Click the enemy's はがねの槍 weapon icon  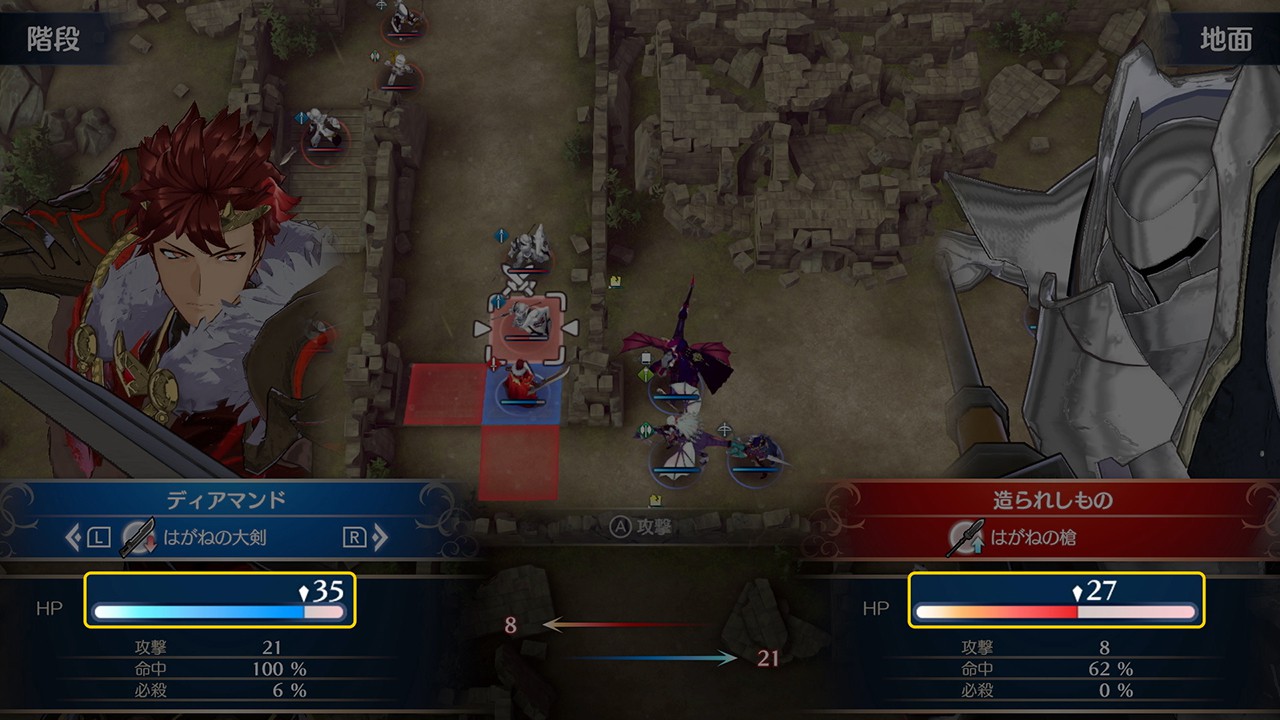coord(965,538)
